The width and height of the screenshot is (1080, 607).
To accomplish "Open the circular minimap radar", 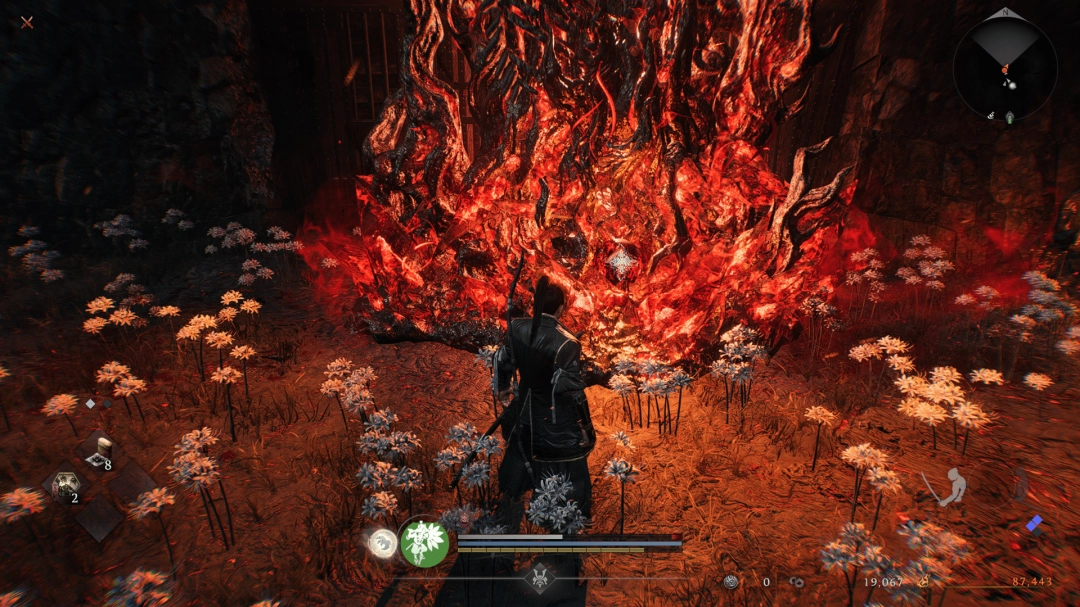I will (x=1004, y=68).
